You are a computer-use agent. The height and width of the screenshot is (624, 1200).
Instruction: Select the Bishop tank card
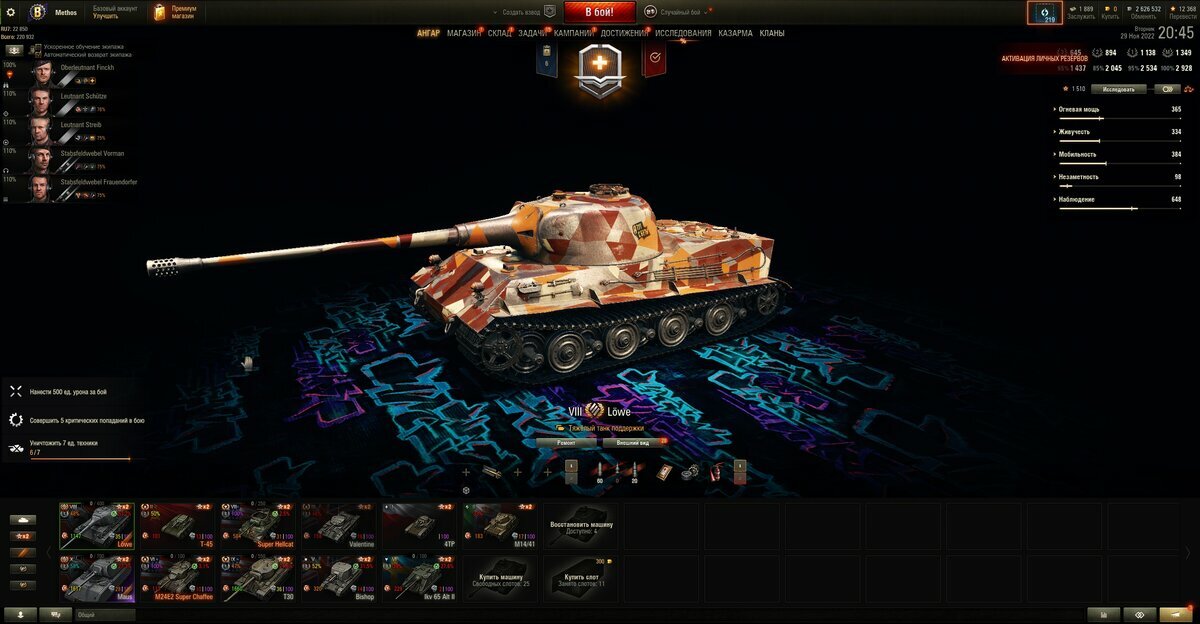pos(338,579)
